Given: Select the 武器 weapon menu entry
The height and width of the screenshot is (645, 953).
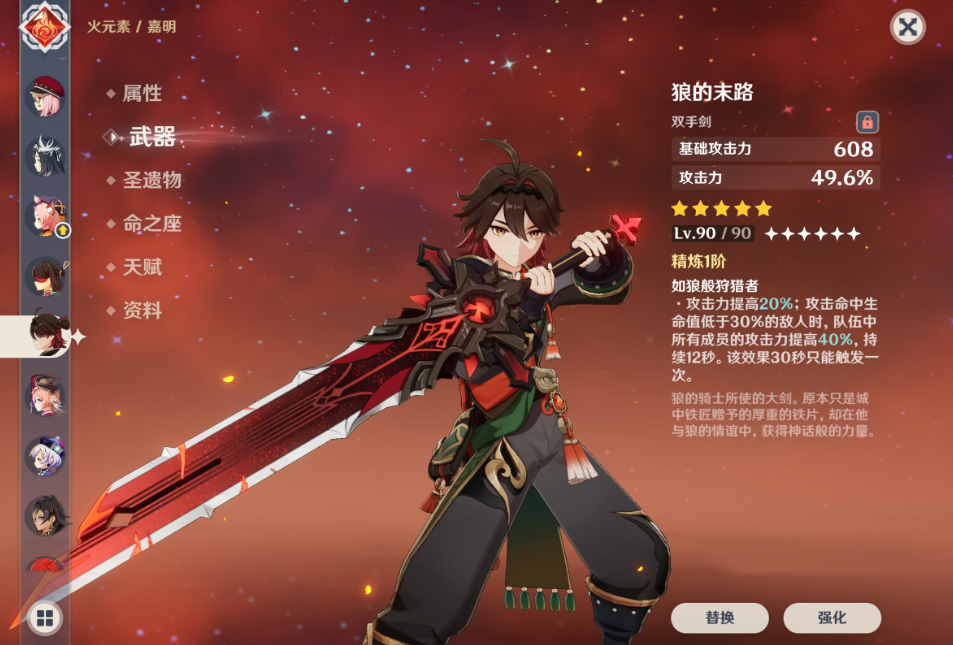Looking at the screenshot, I should click(x=152, y=138).
